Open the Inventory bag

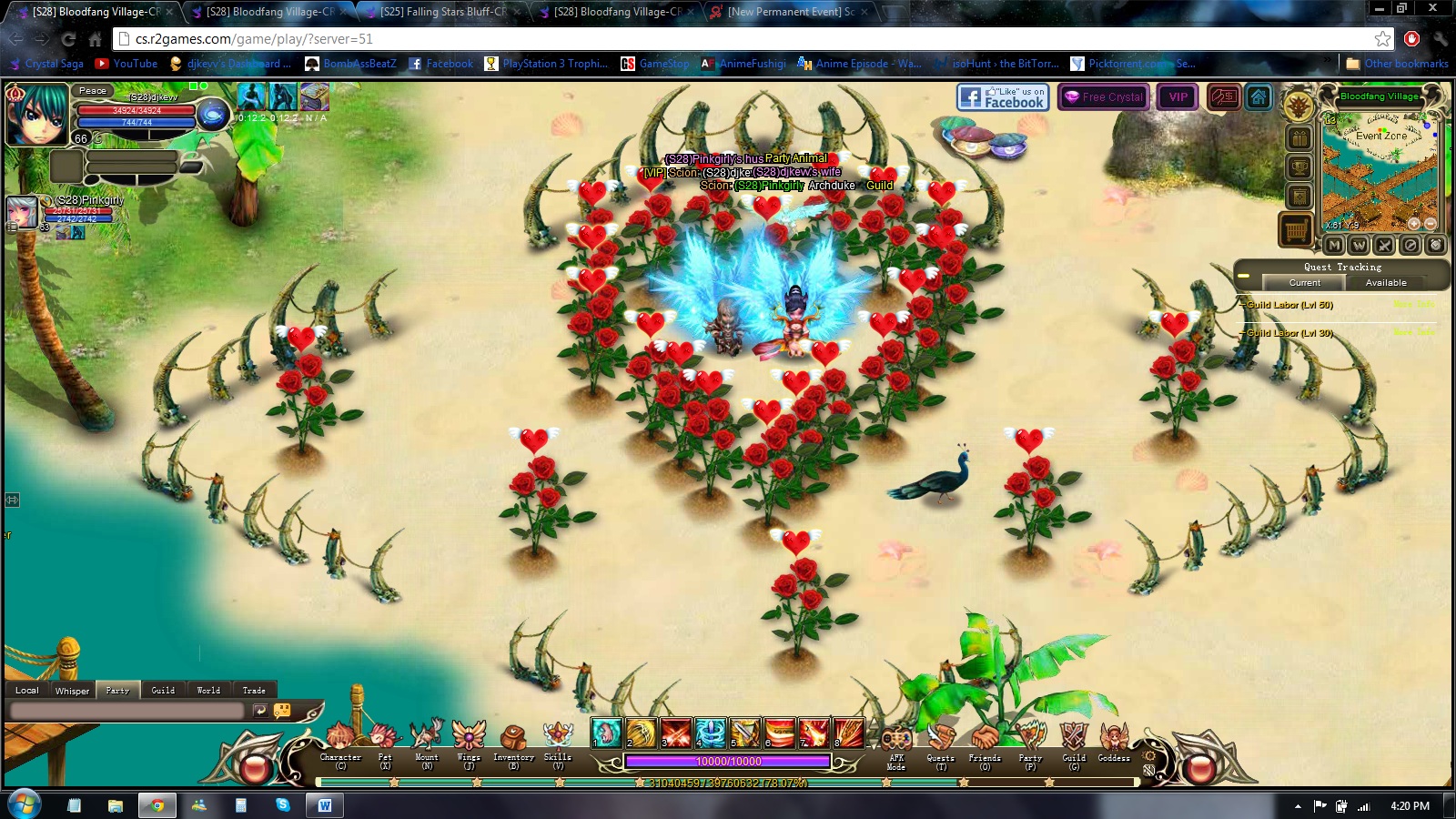coord(513,739)
